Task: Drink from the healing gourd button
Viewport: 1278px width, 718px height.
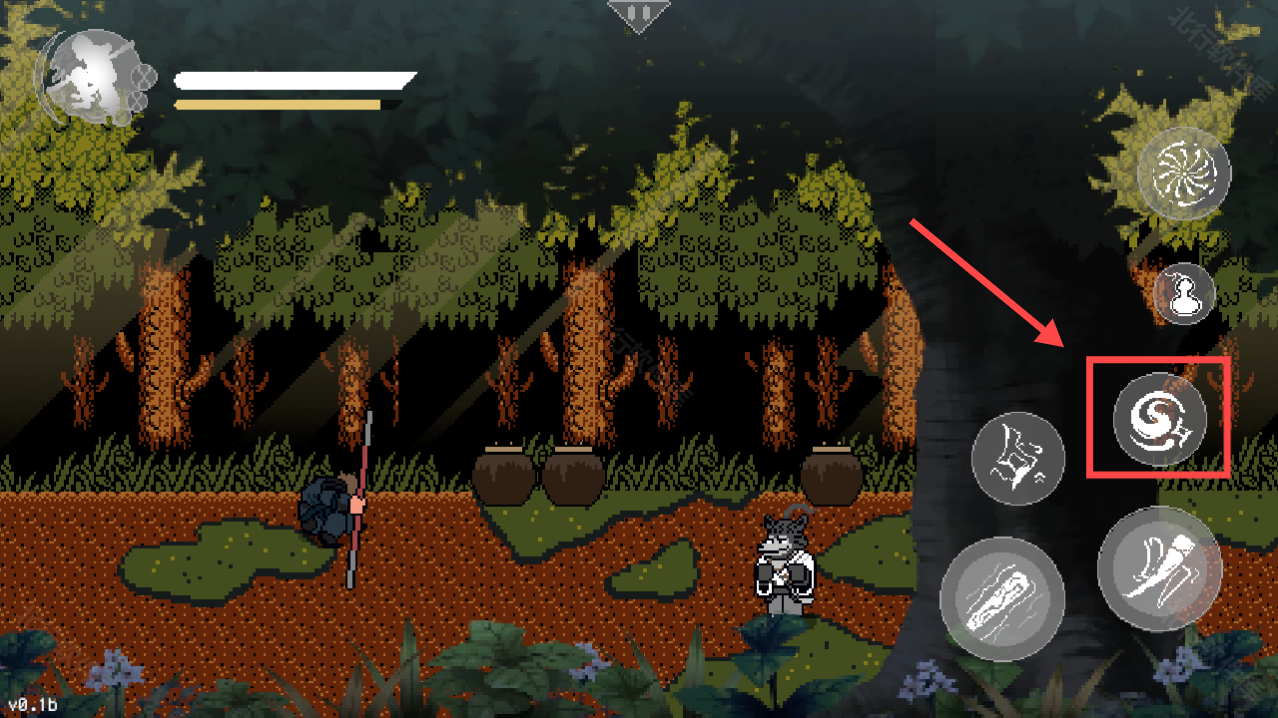Action: tap(1184, 294)
